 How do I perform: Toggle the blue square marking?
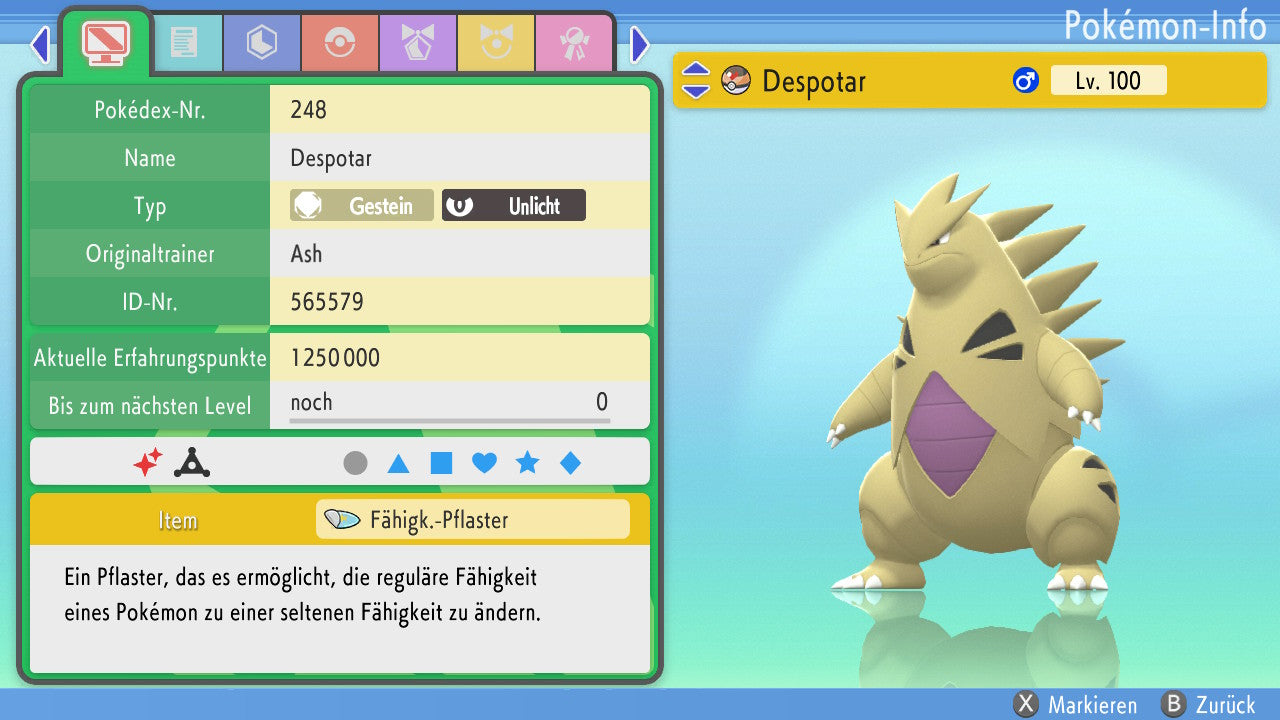(x=441, y=463)
